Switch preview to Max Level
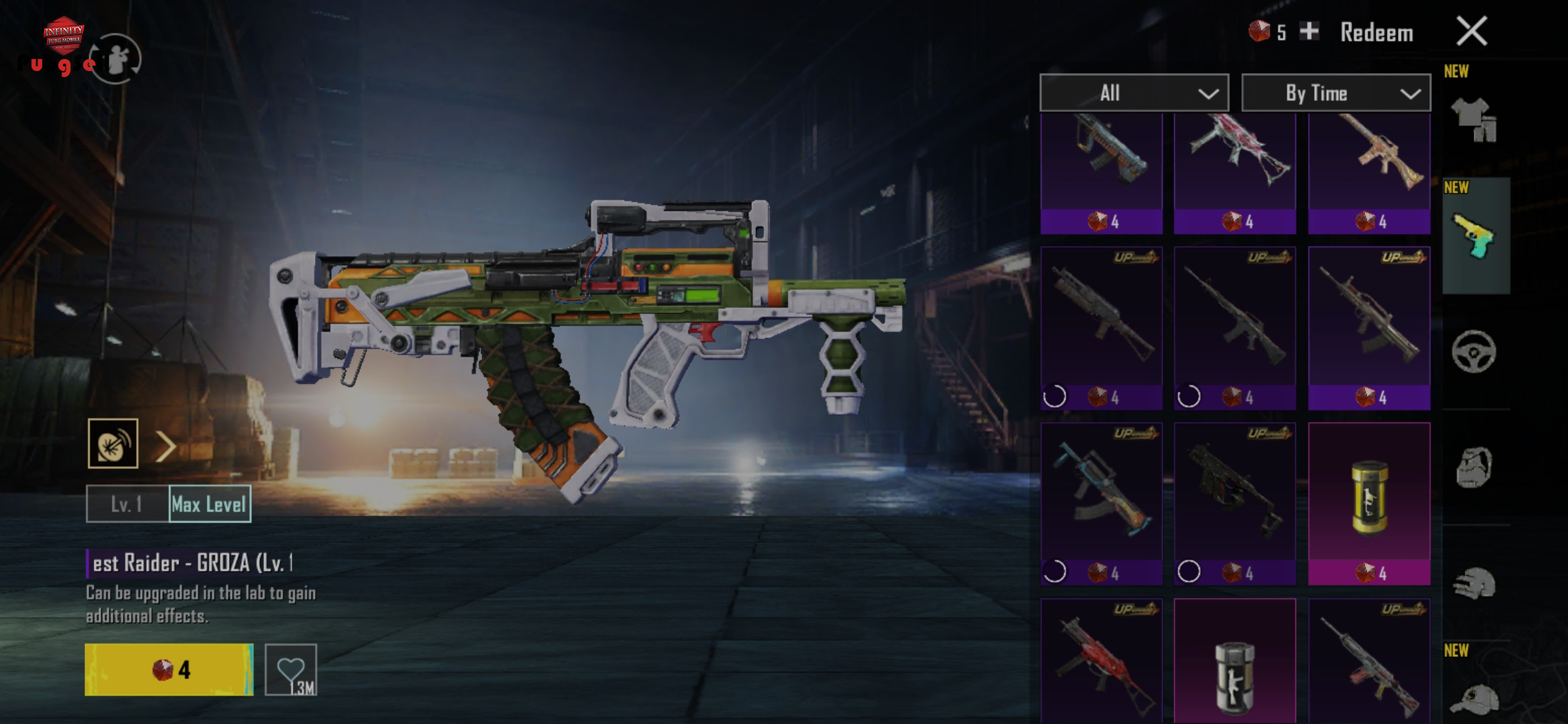Screen dimensions: 1568x724 point(210,504)
